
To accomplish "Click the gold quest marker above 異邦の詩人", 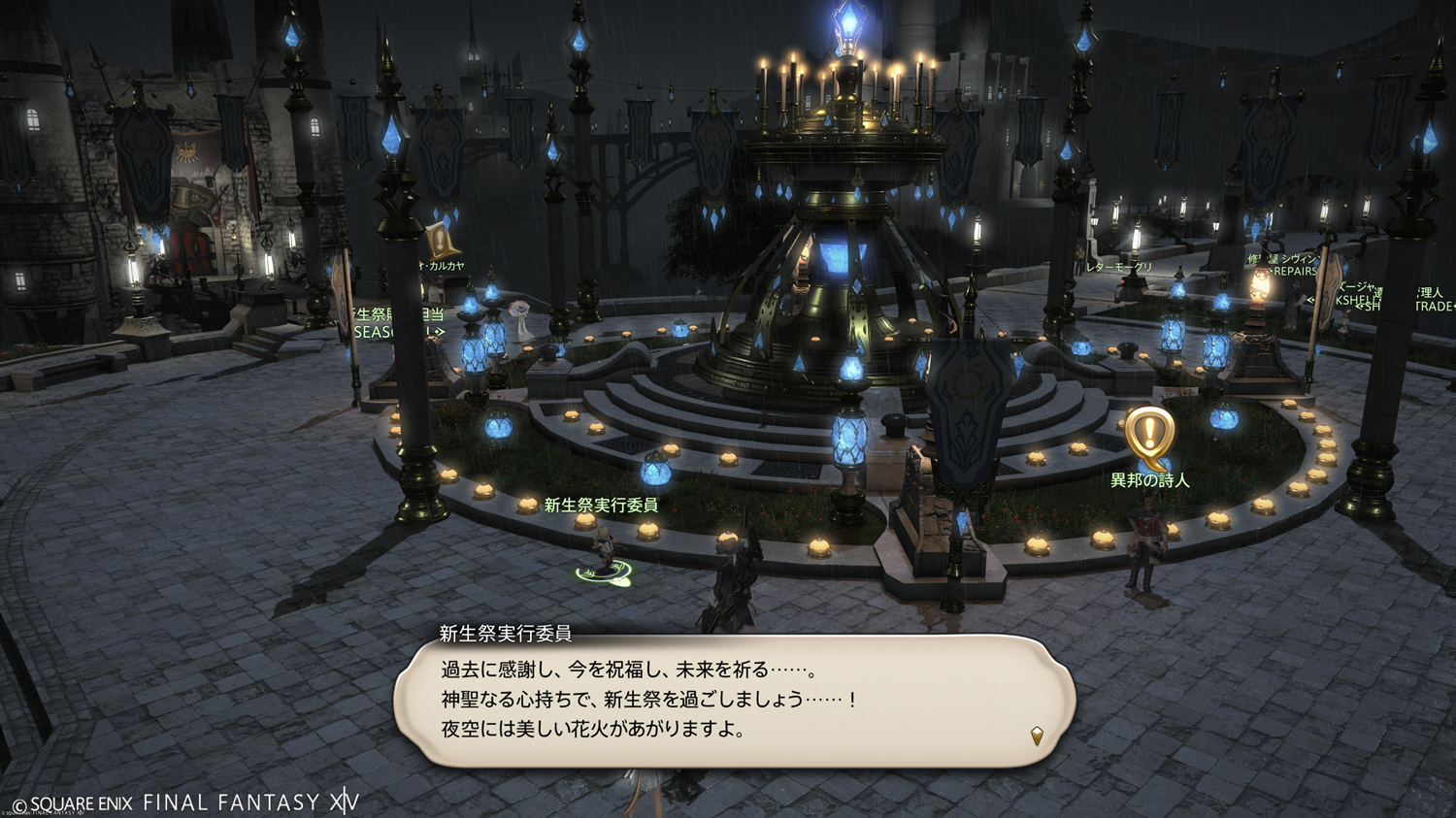I will pyautogui.click(x=1149, y=434).
